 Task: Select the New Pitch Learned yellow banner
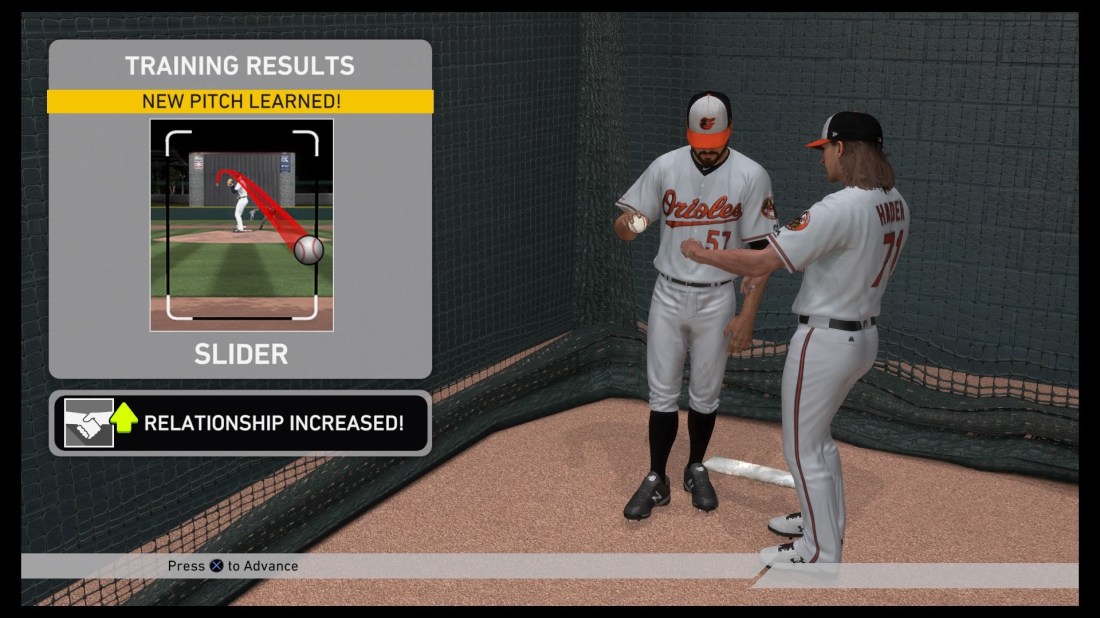click(240, 101)
